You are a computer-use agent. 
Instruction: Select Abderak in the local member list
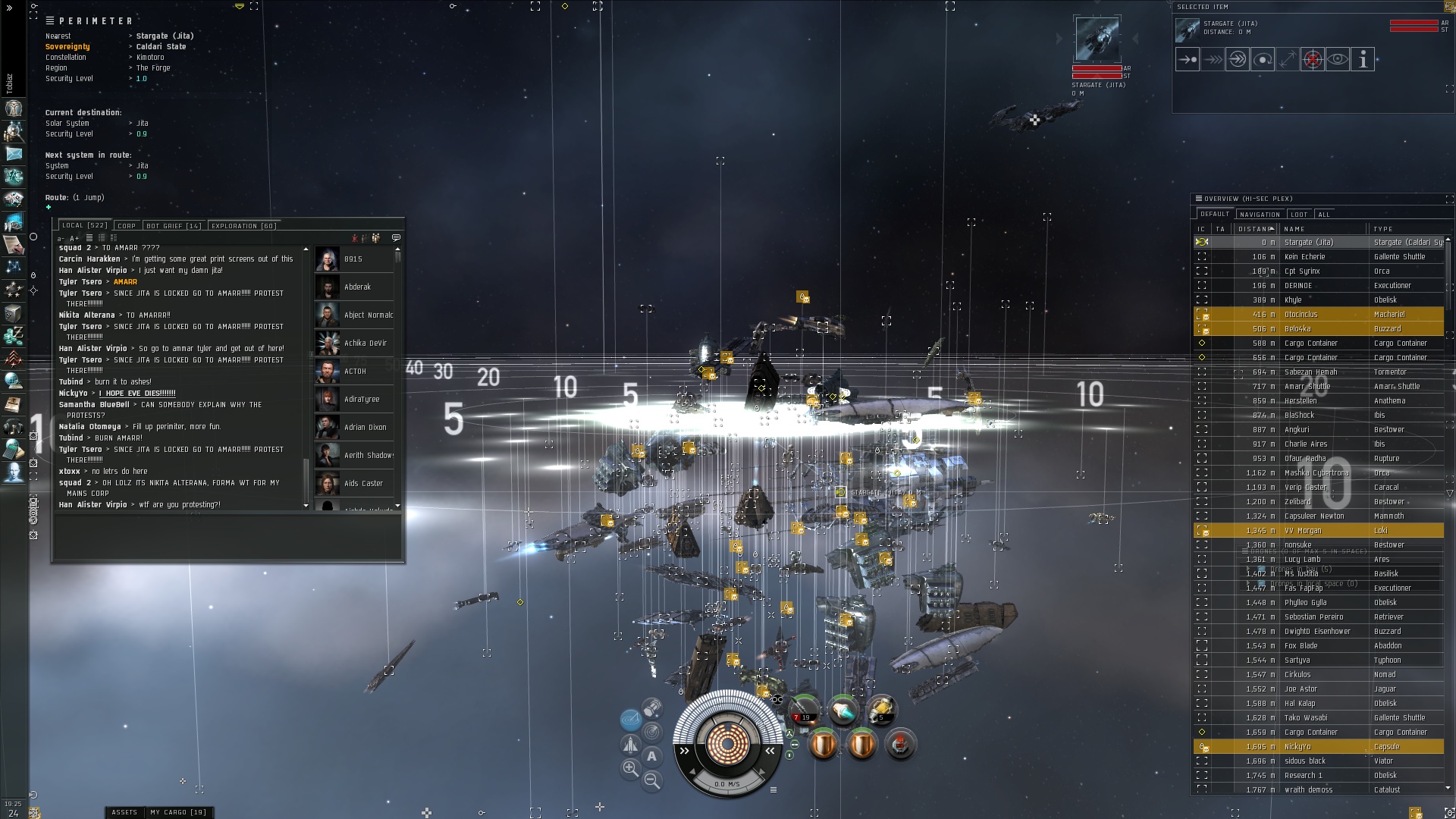[355, 287]
